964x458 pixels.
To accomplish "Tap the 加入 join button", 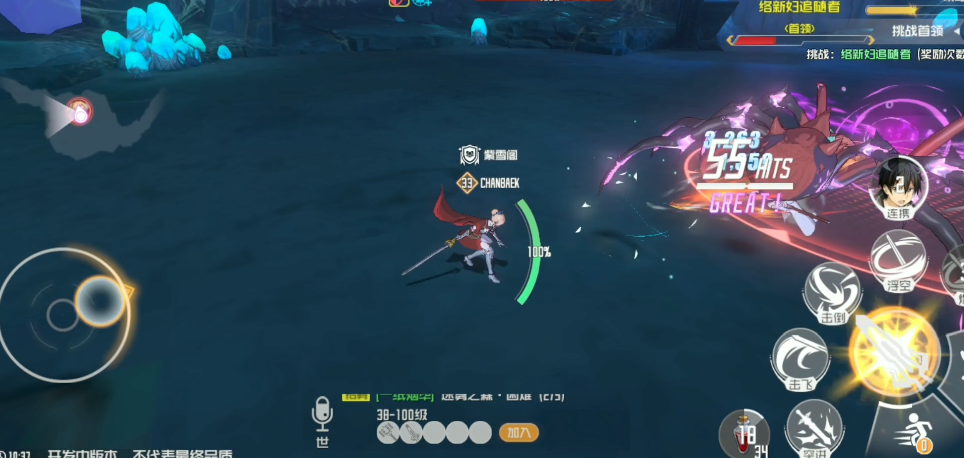I will (518, 433).
